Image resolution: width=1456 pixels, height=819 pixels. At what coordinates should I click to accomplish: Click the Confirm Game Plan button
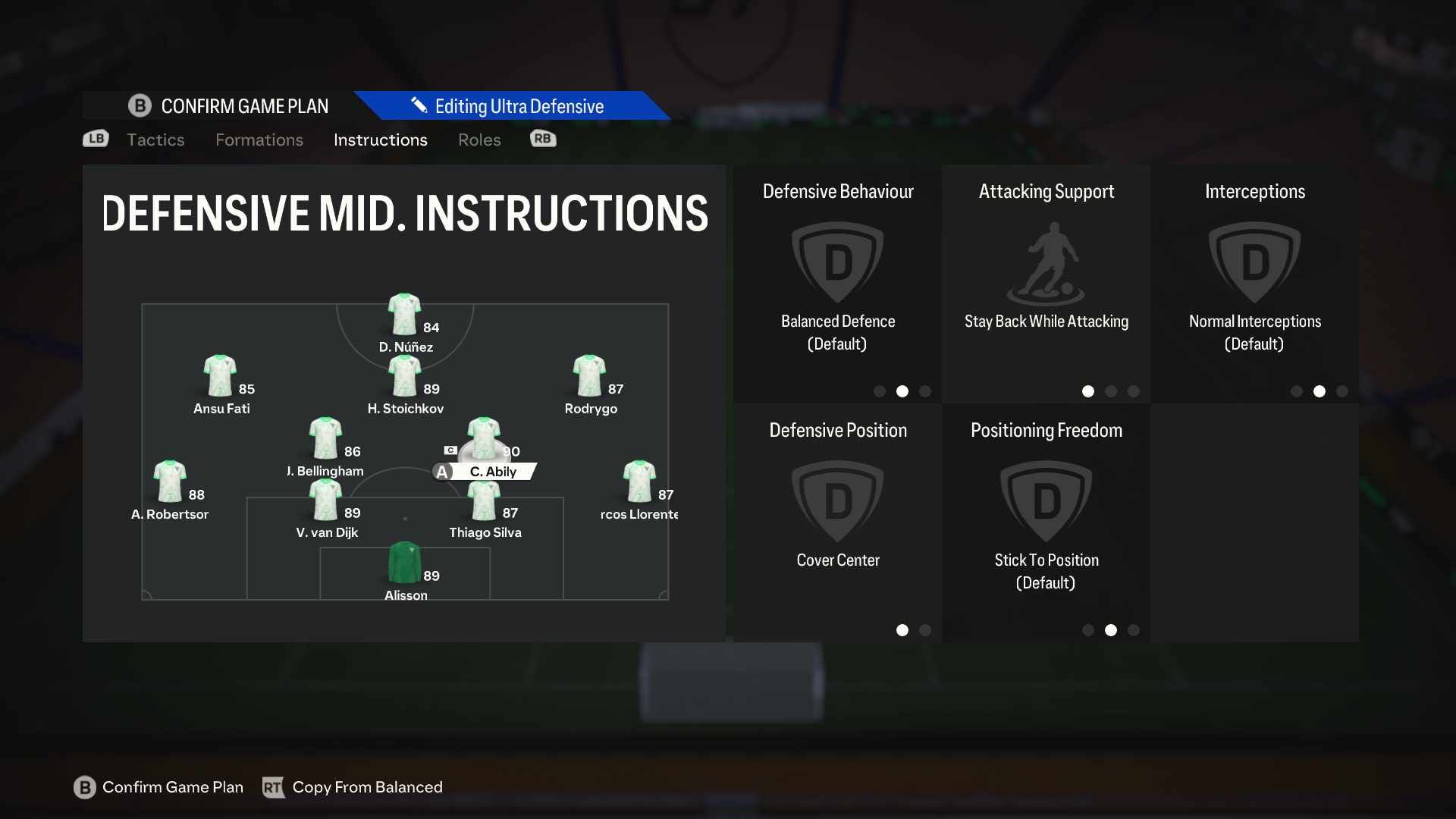click(x=158, y=787)
